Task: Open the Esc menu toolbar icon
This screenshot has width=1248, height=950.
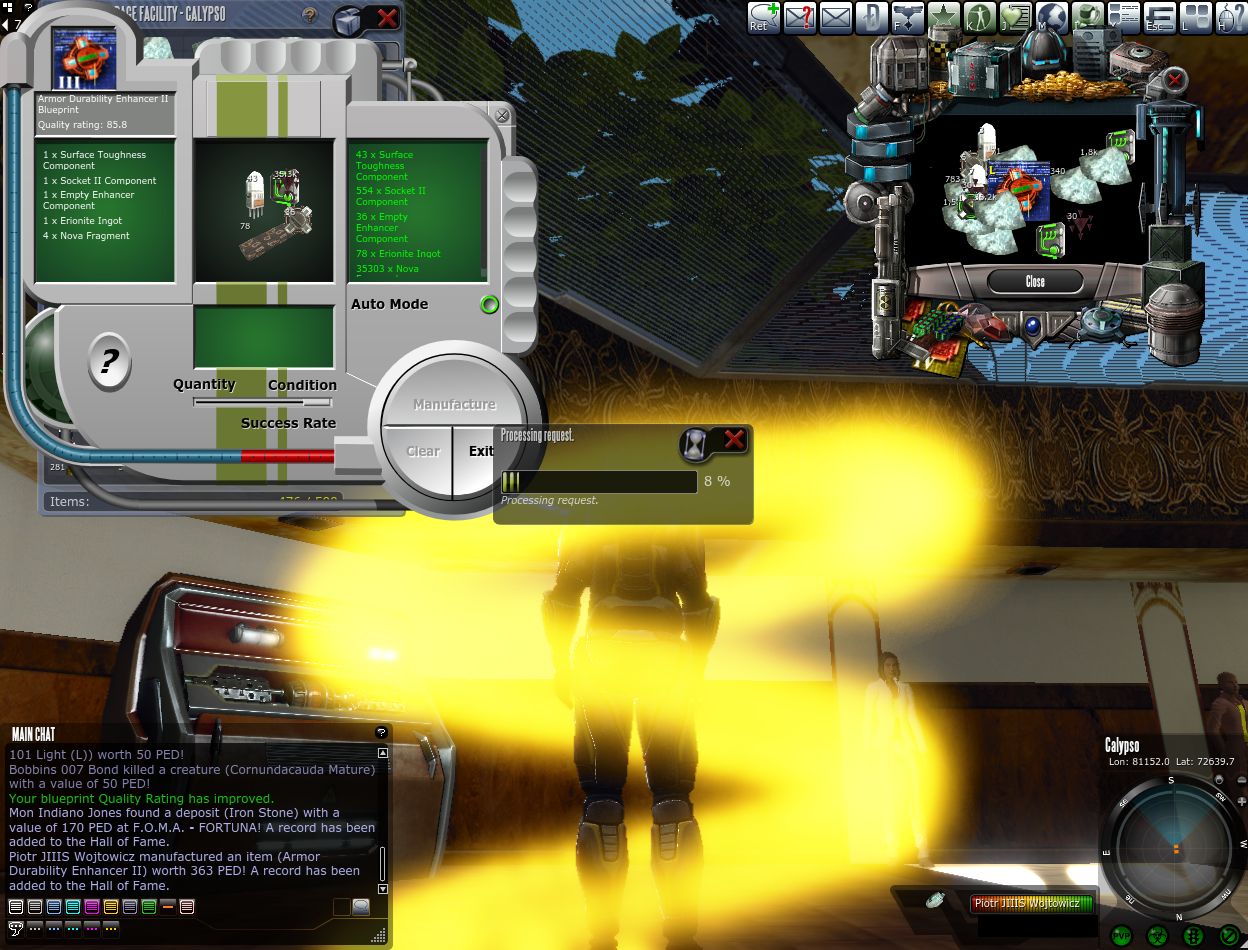Action: [x=1160, y=17]
